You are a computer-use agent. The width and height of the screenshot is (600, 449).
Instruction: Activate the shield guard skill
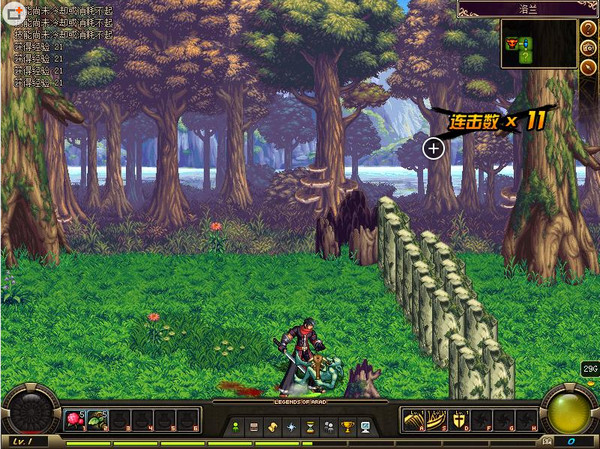coord(459,421)
